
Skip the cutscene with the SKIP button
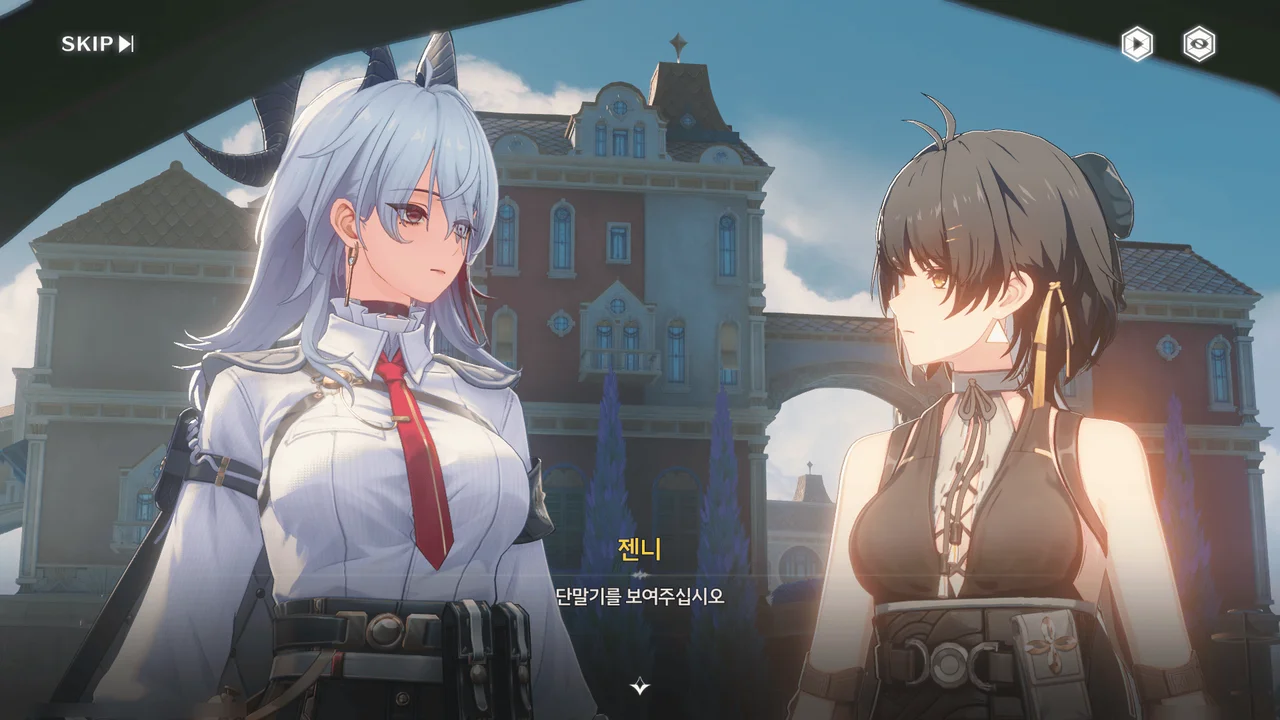97,44
